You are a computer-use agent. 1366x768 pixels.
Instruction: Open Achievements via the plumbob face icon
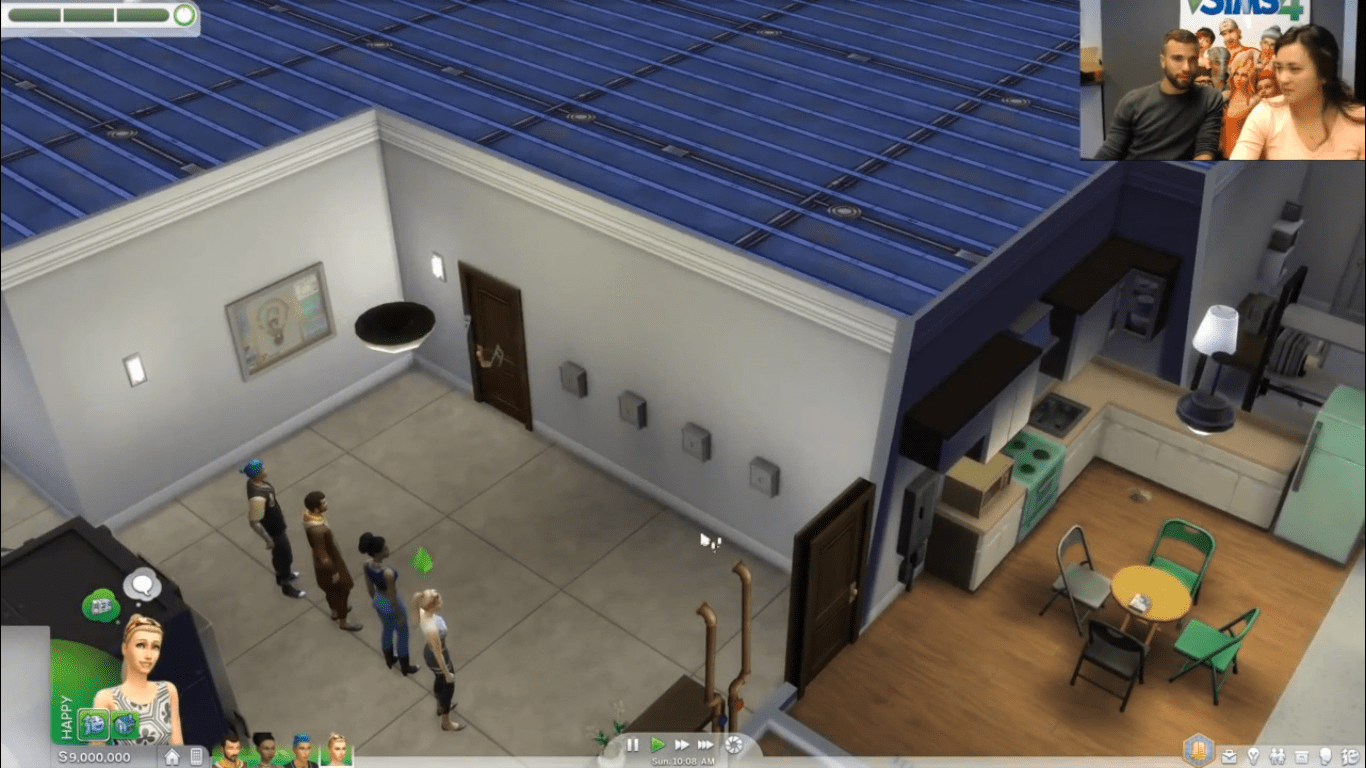[x=1348, y=755]
